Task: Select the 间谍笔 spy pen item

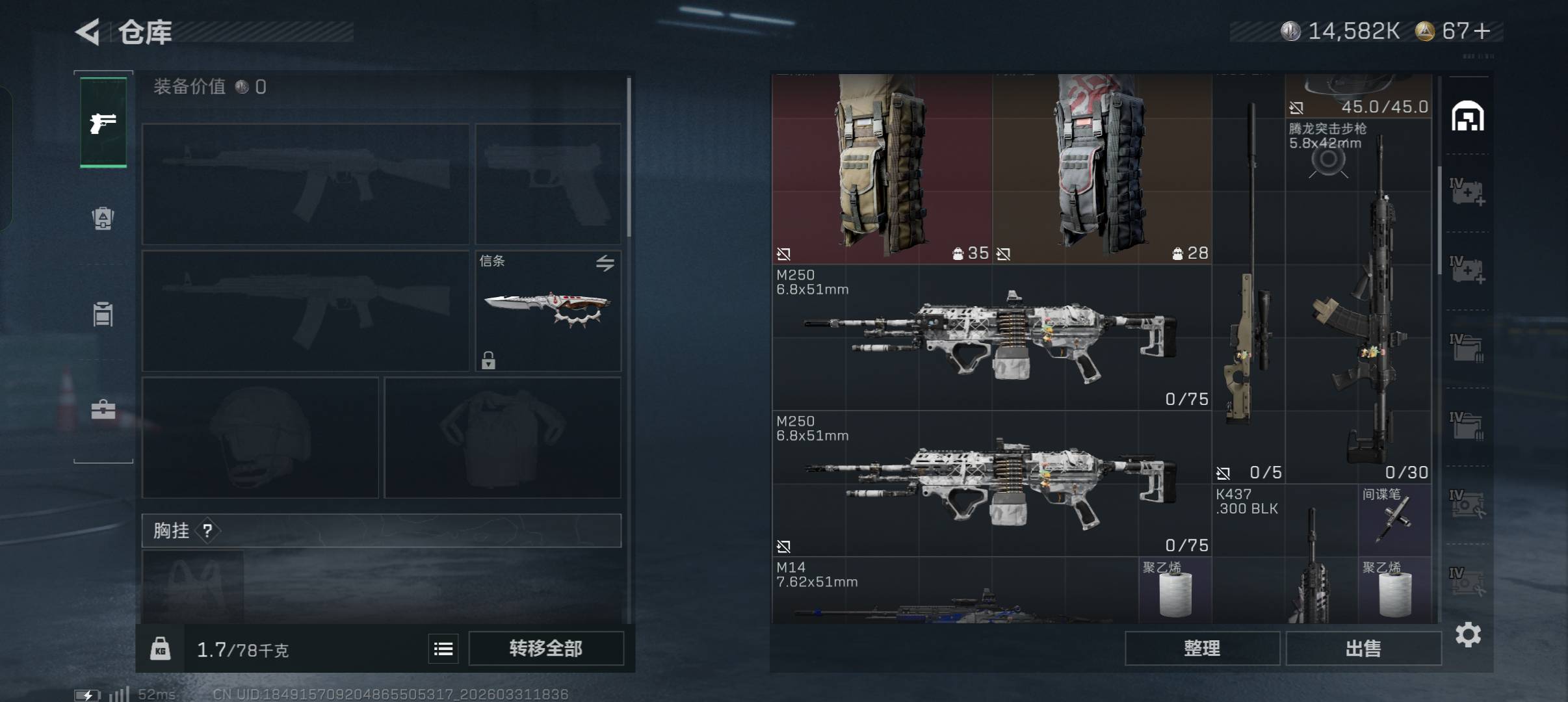Action: [1394, 520]
